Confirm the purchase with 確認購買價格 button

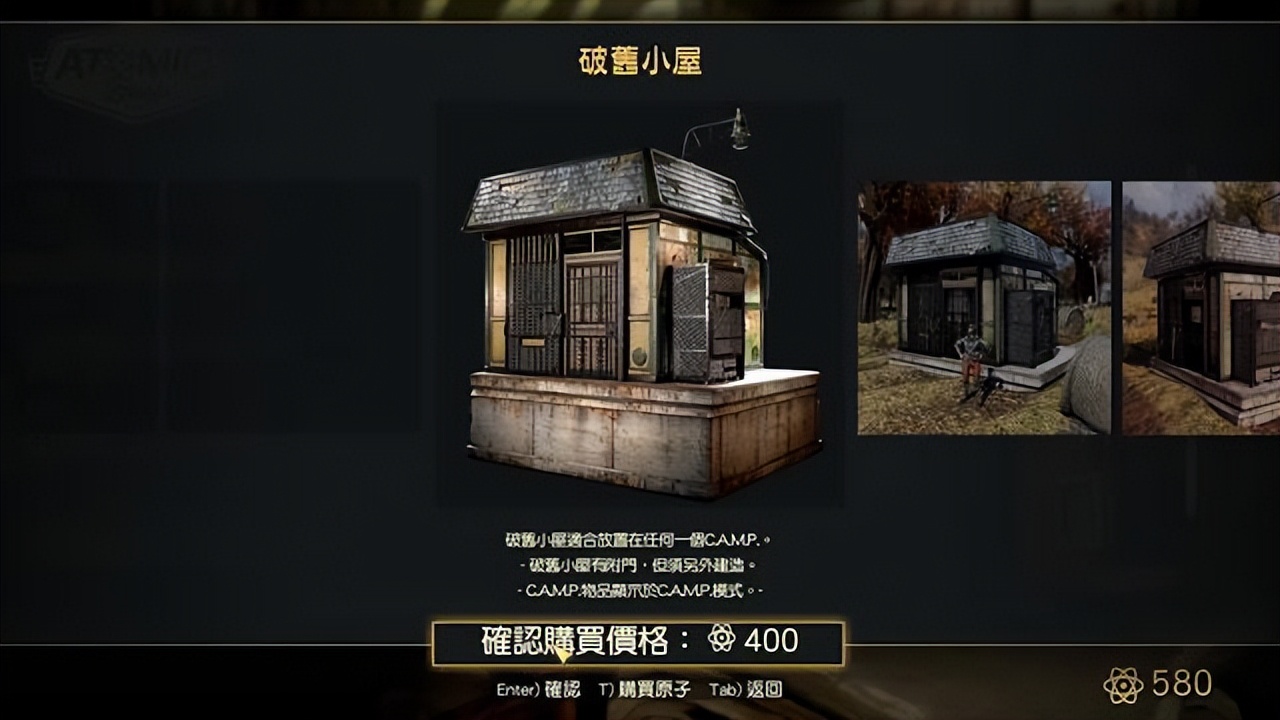click(640, 643)
